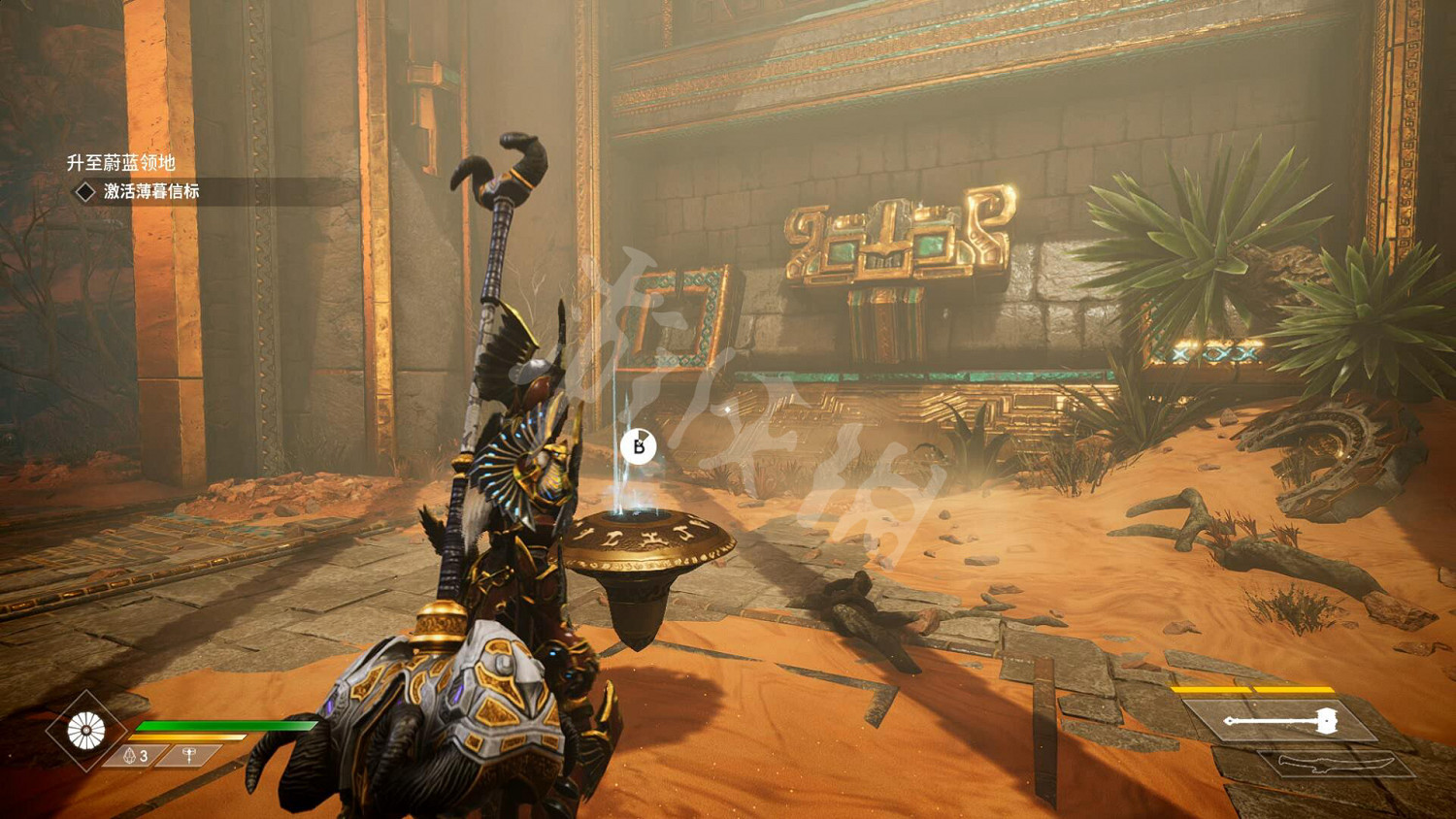This screenshot has width=1456, height=819.
Task: Open the 激活薄暮信标 quest objective
Action: (x=151, y=191)
